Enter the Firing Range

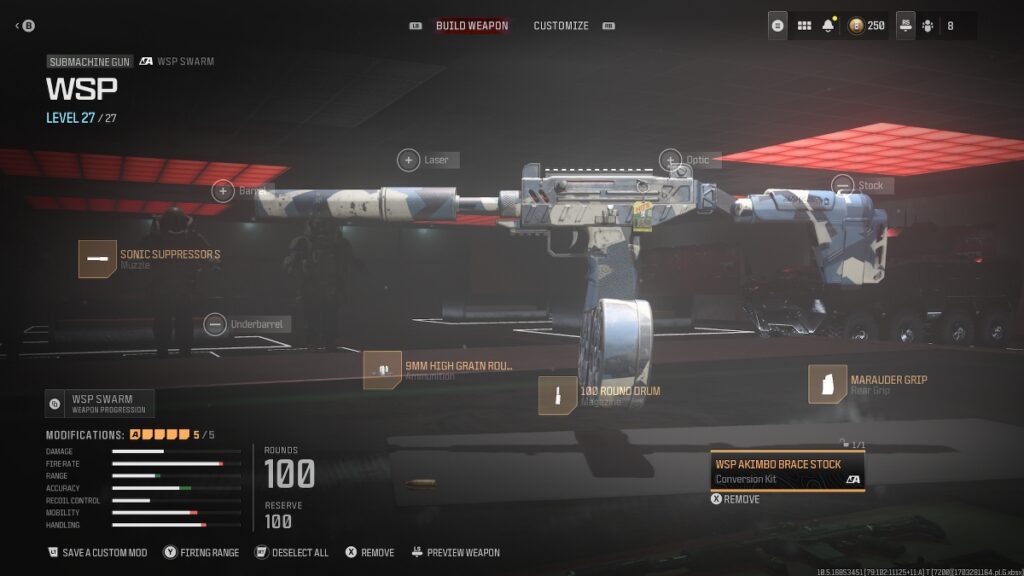pos(201,552)
